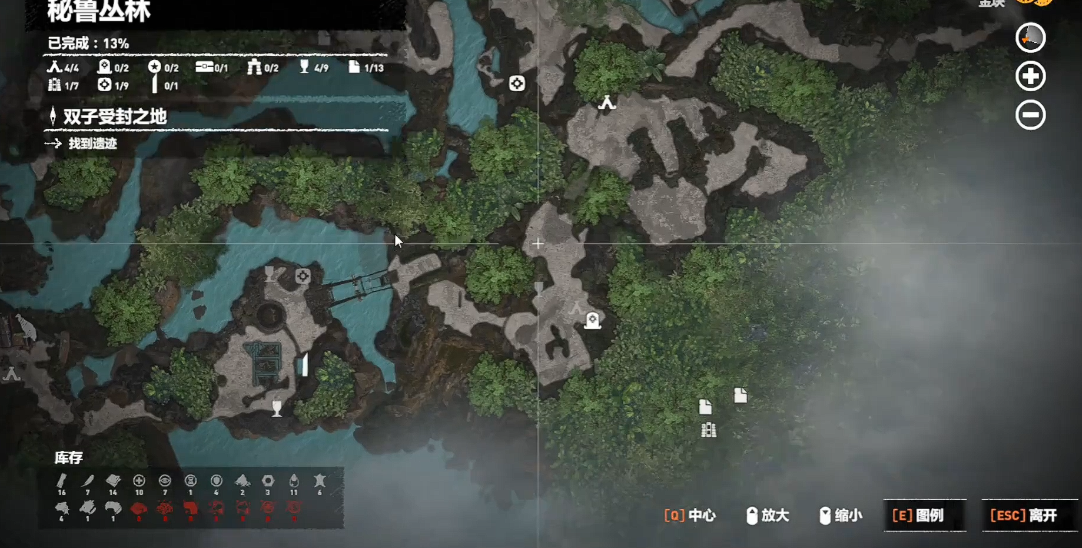Select the hex nut resource in inventory
The height and width of the screenshot is (548, 1082).
pyautogui.click(x=268, y=481)
